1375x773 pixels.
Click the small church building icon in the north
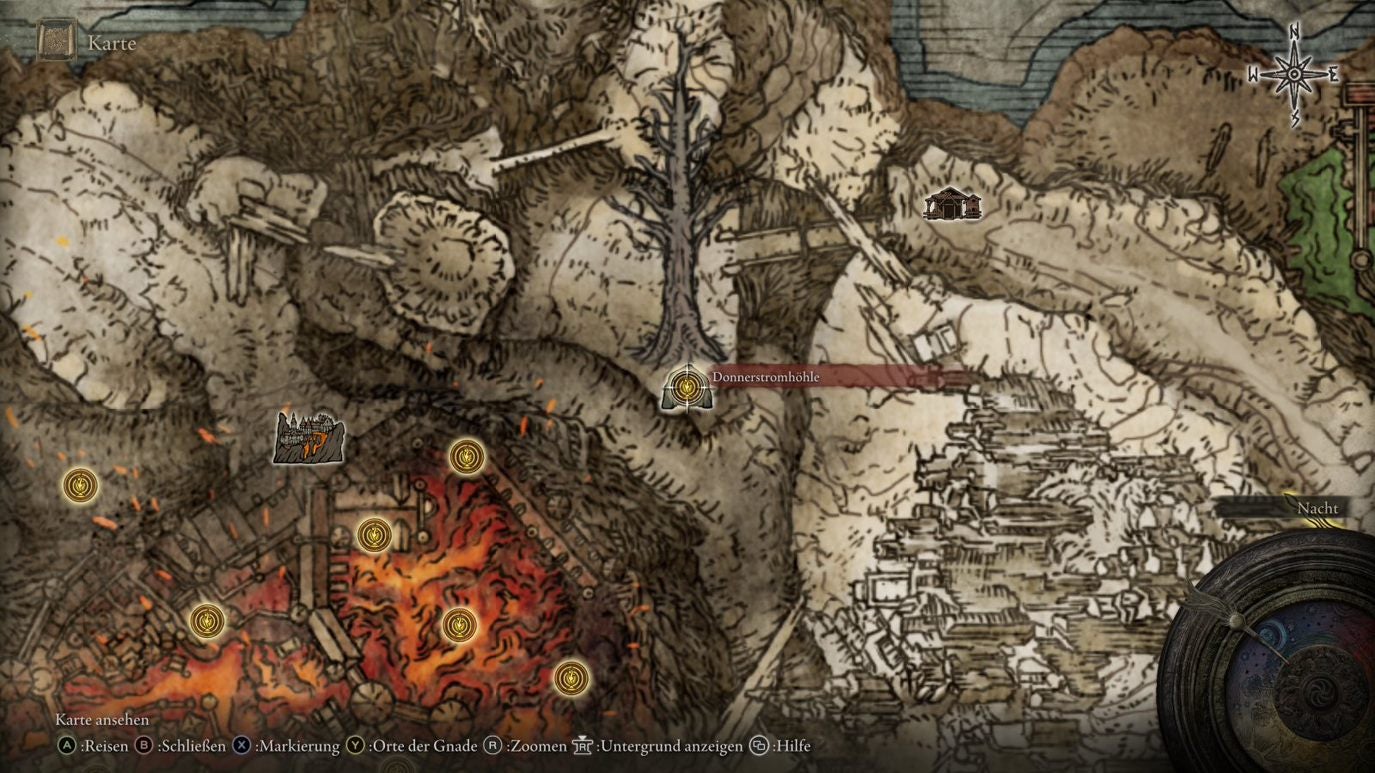point(951,205)
